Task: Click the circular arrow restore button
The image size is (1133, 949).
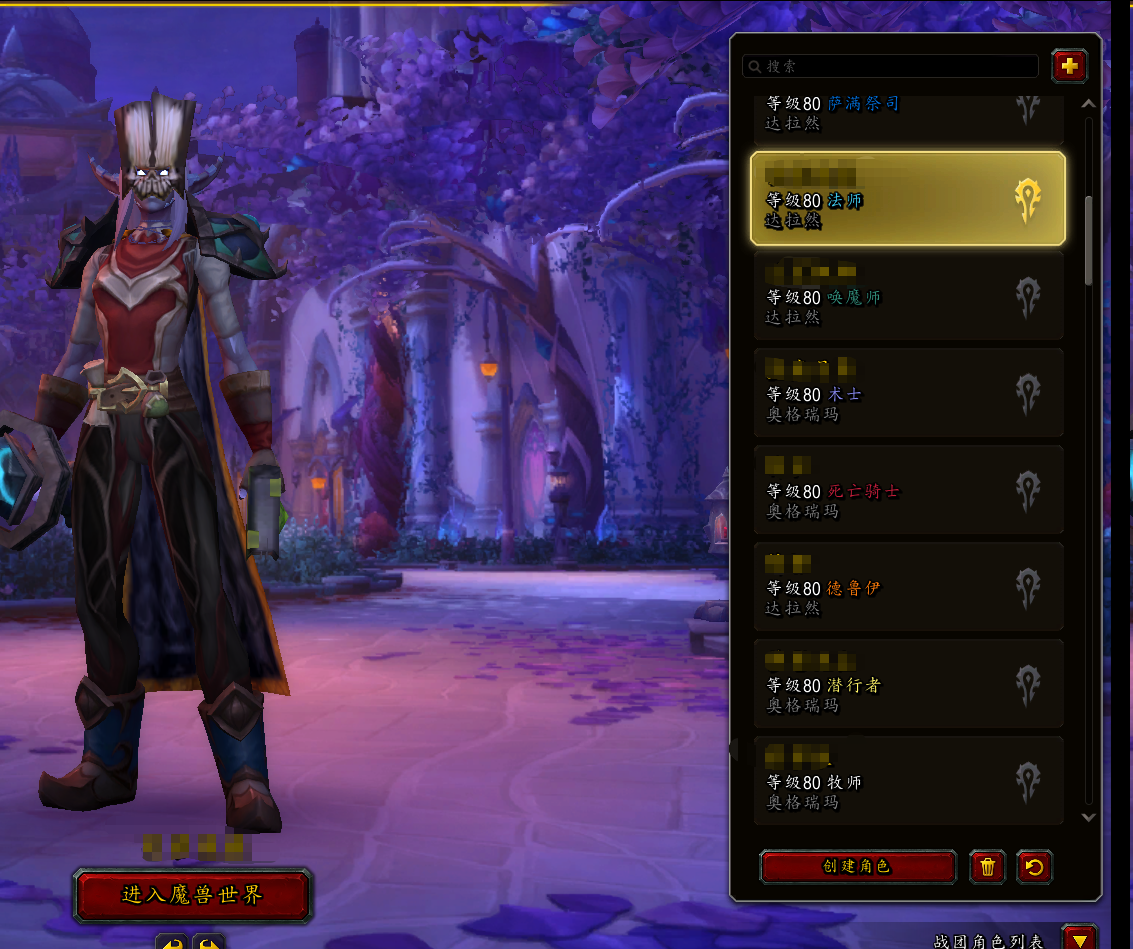Action: coord(1034,866)
